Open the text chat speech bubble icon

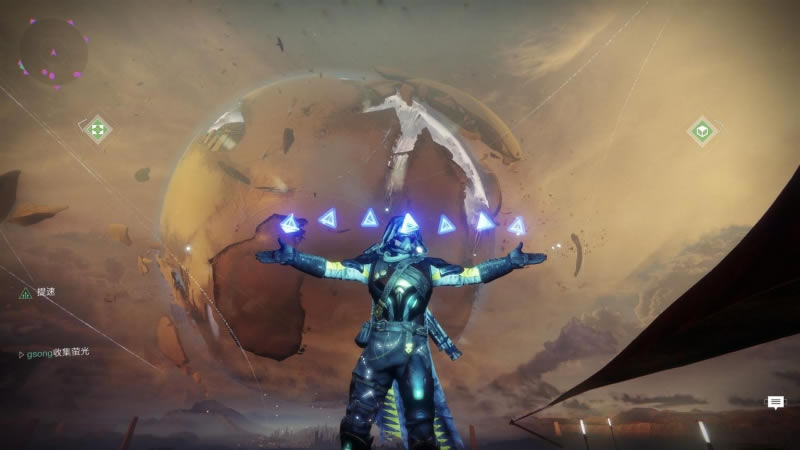(775, 402)
